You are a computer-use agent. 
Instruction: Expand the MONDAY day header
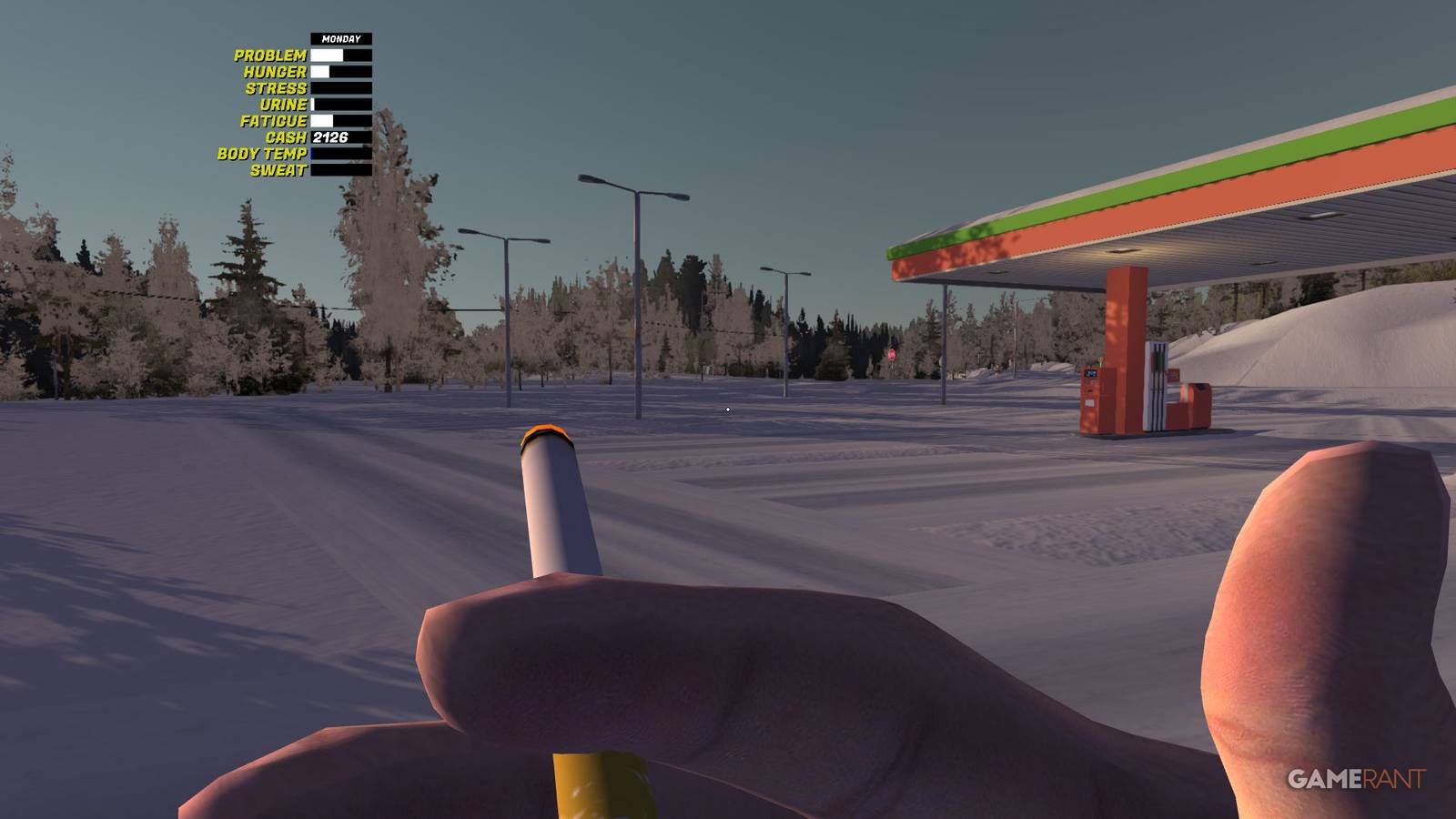coord(339,38)
